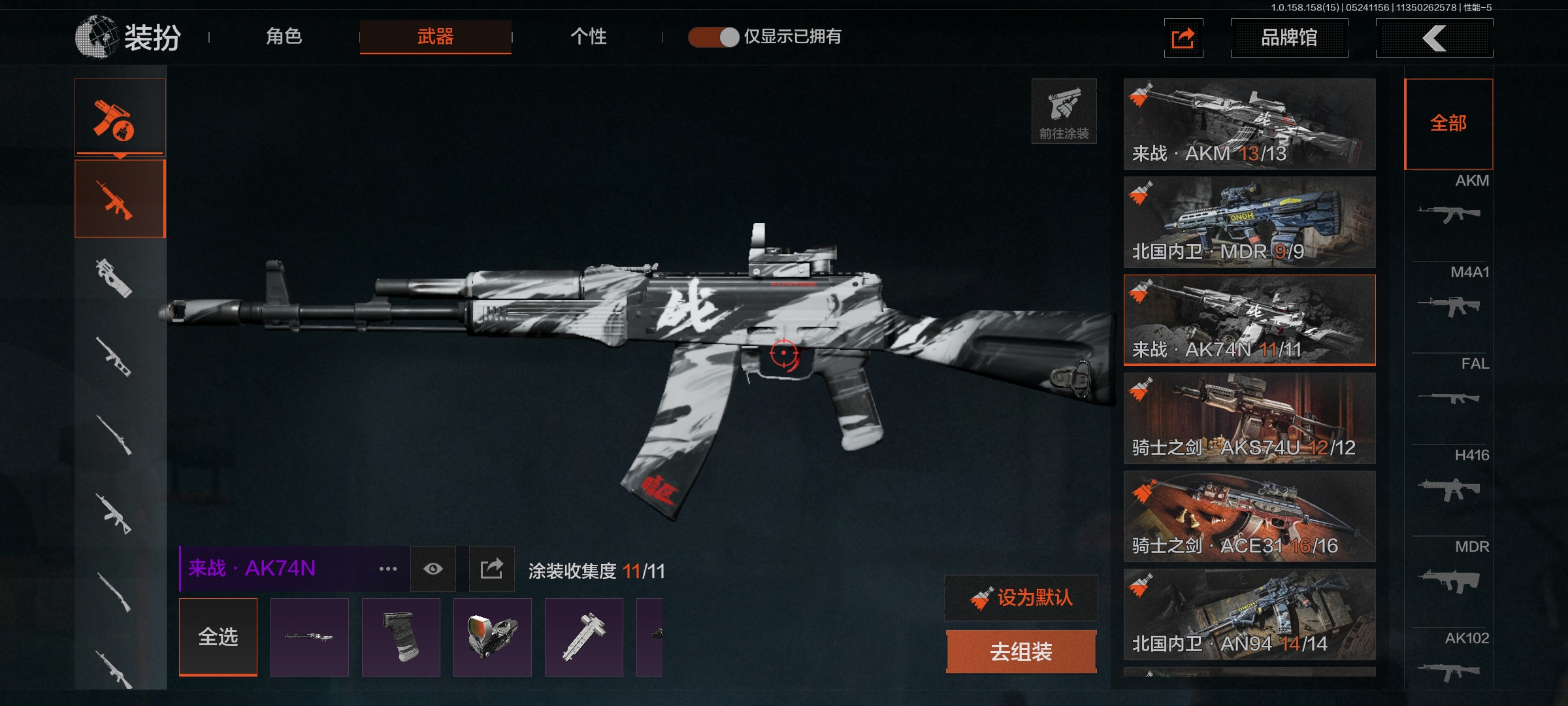Select all parts with 全选
The image size is (1568, 706).
coord(218,637)
